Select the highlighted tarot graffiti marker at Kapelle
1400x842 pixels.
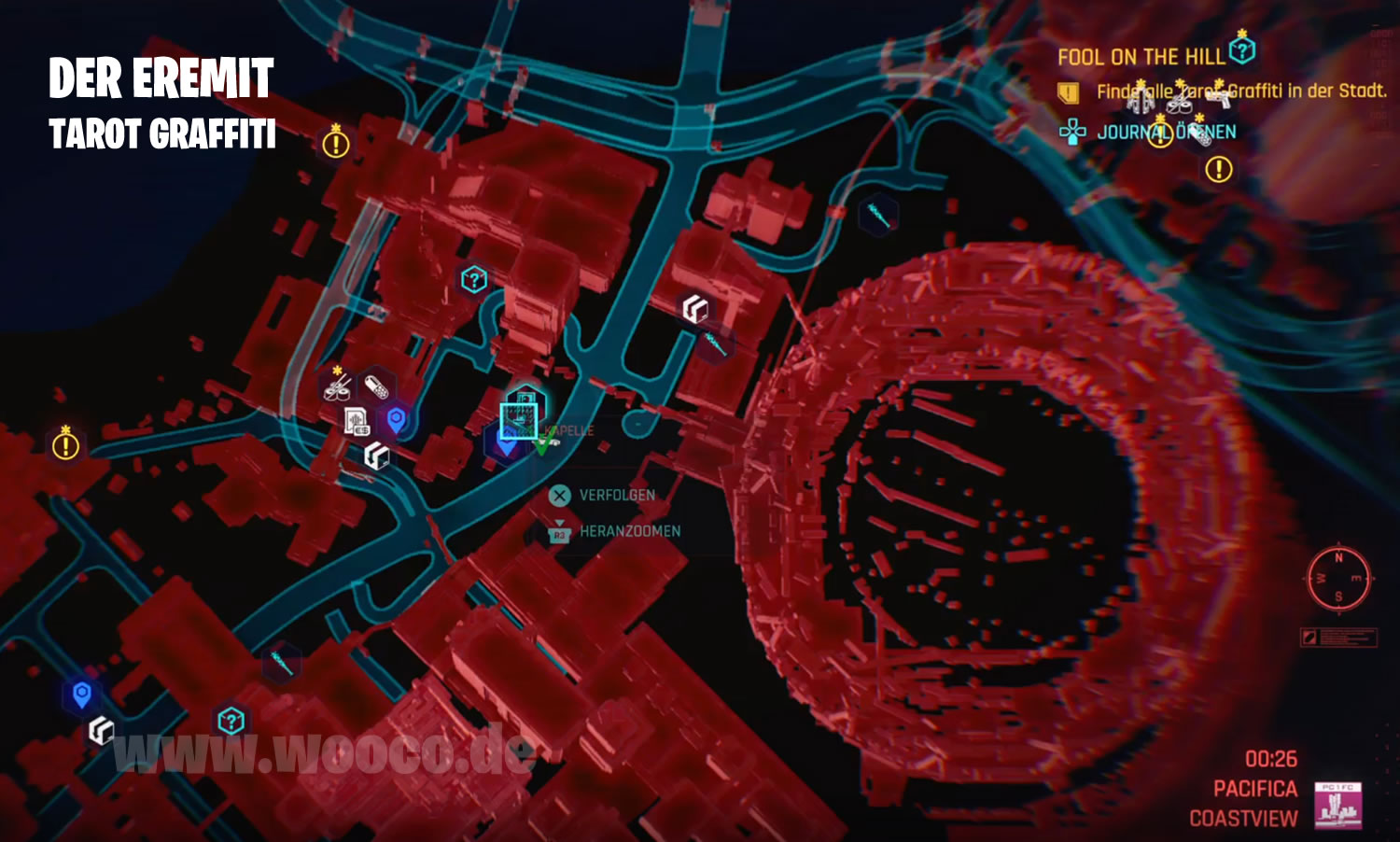click(518, 420)
